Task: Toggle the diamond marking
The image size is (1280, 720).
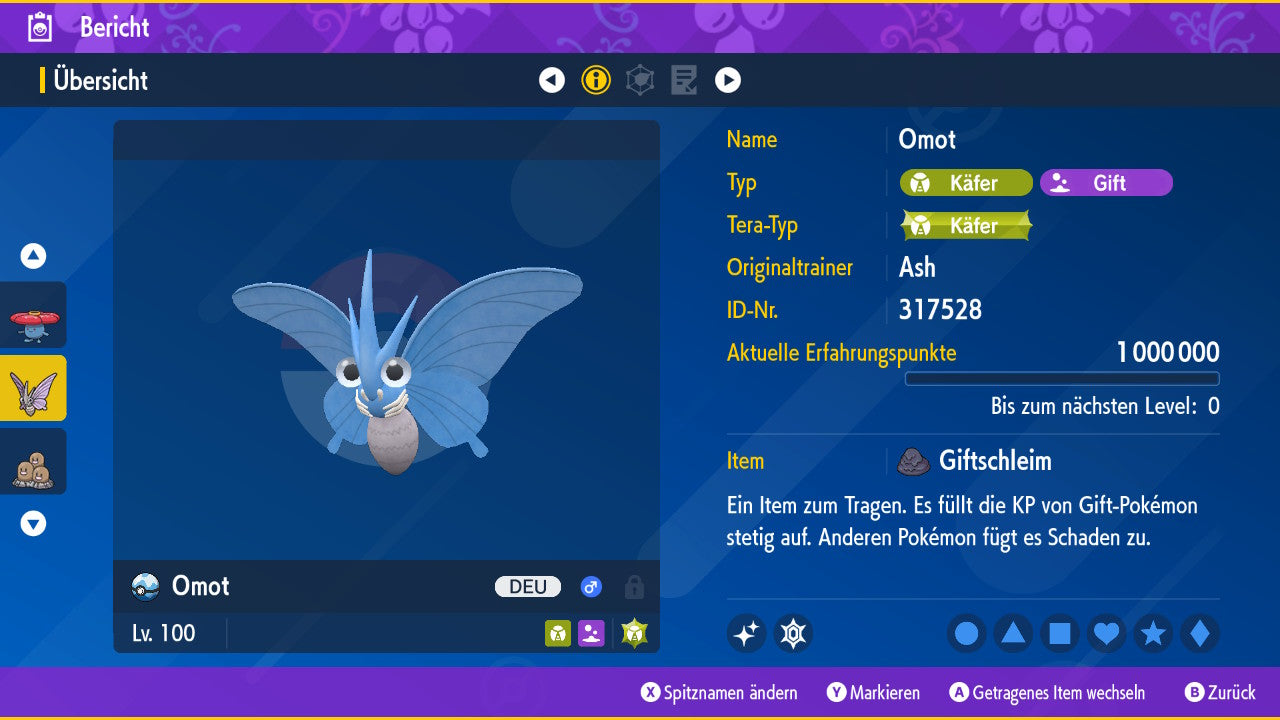Action: tap(1200, 633)
